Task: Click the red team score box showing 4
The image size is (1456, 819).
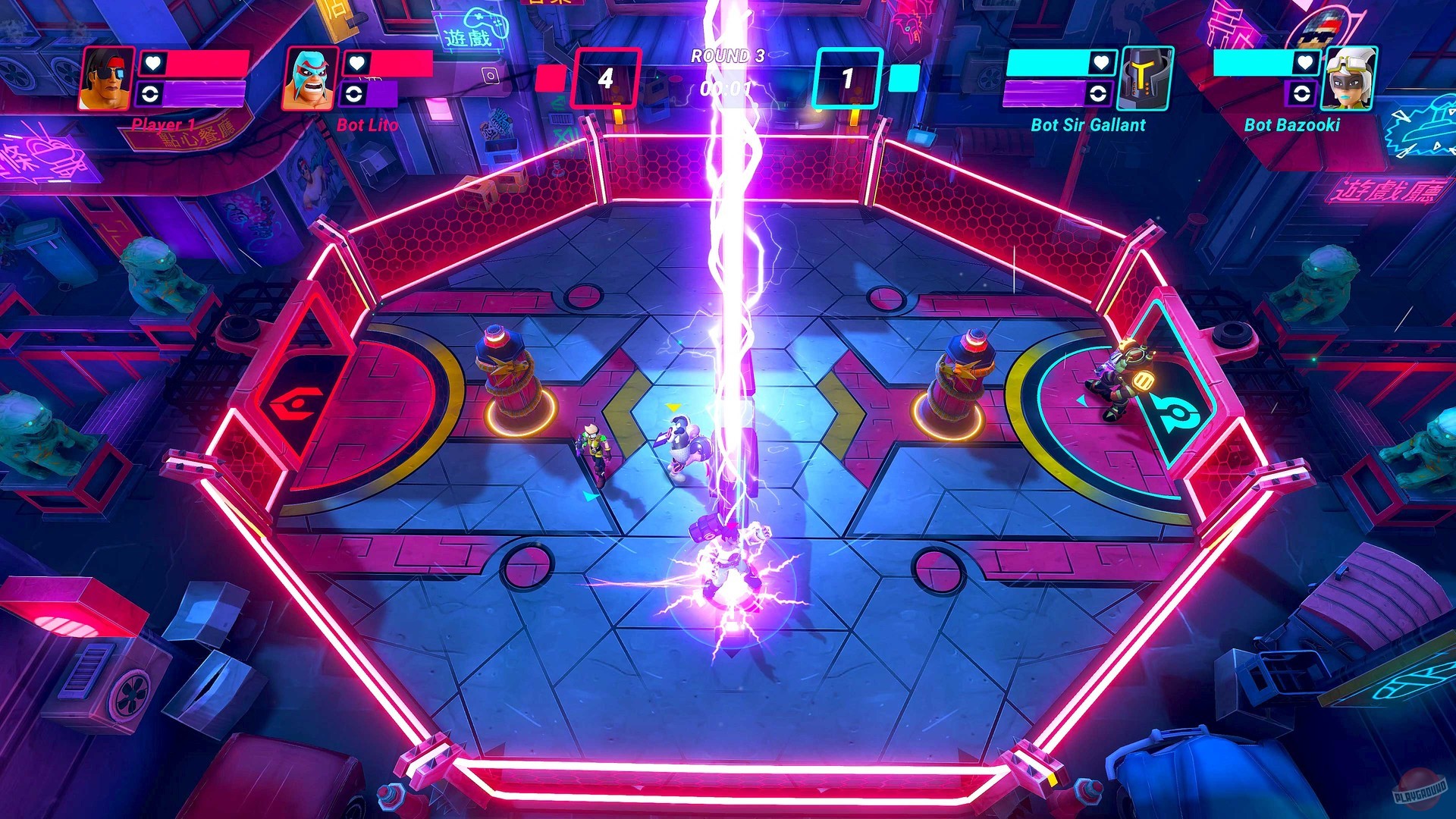Action: coord(607,76)
